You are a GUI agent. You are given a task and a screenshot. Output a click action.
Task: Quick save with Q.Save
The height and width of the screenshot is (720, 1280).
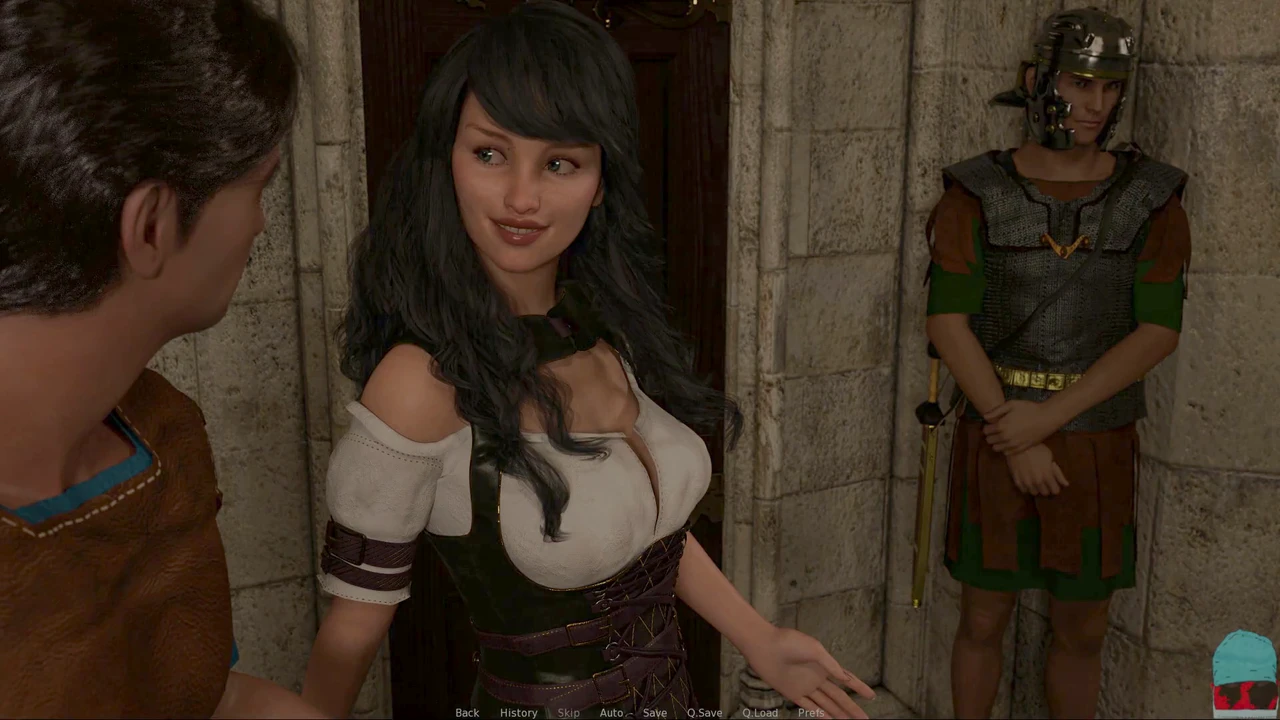[704, 712]
